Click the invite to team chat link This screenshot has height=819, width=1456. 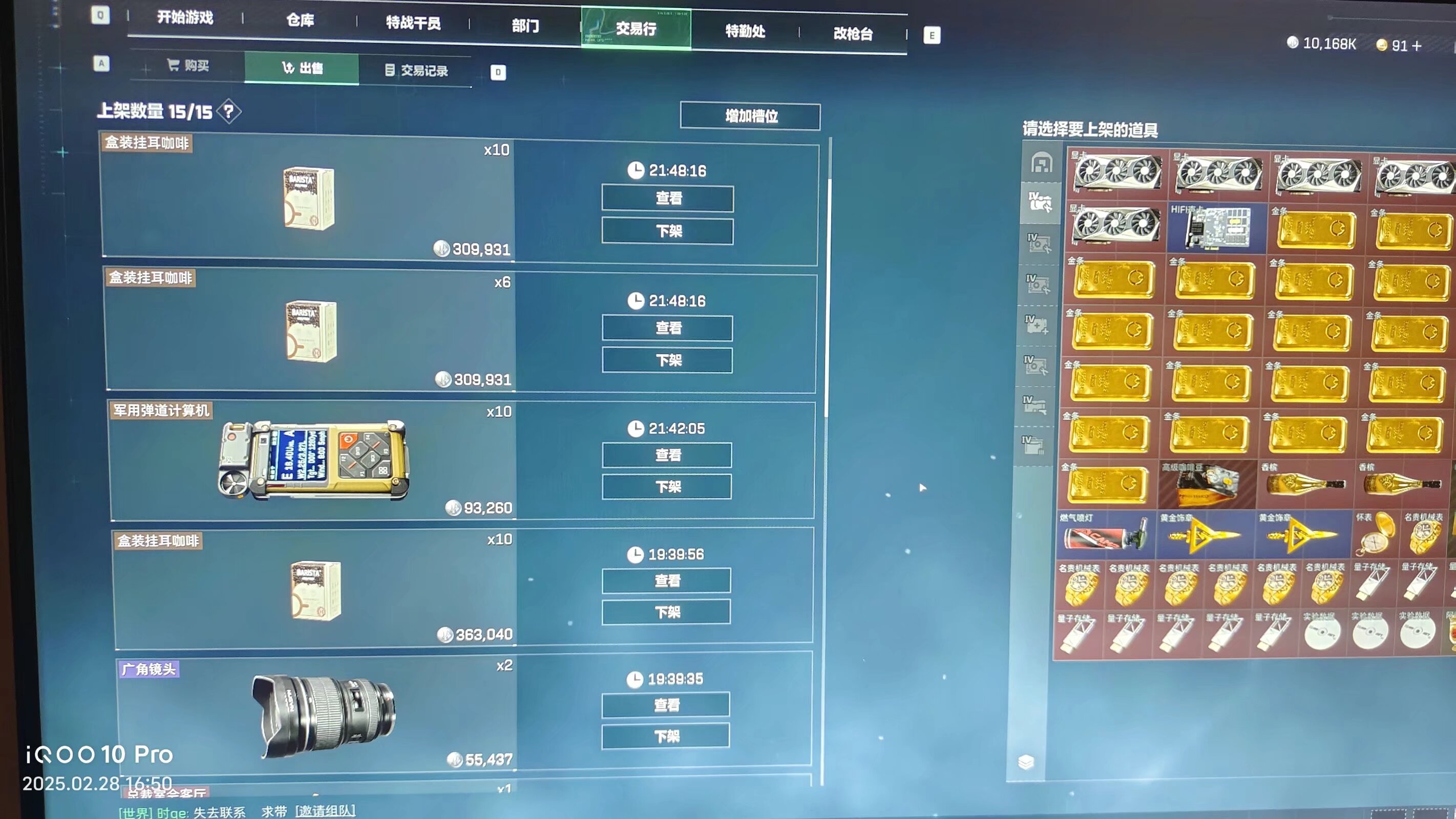point(325,811)
